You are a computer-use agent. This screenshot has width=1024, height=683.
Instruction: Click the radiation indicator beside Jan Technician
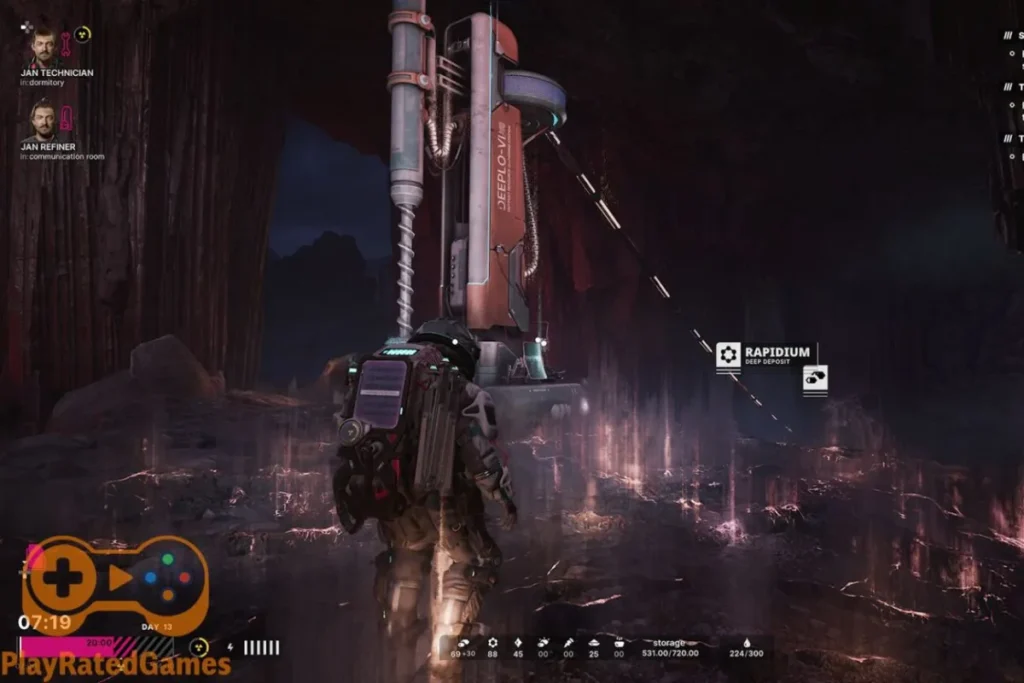[x=83, y=35]
